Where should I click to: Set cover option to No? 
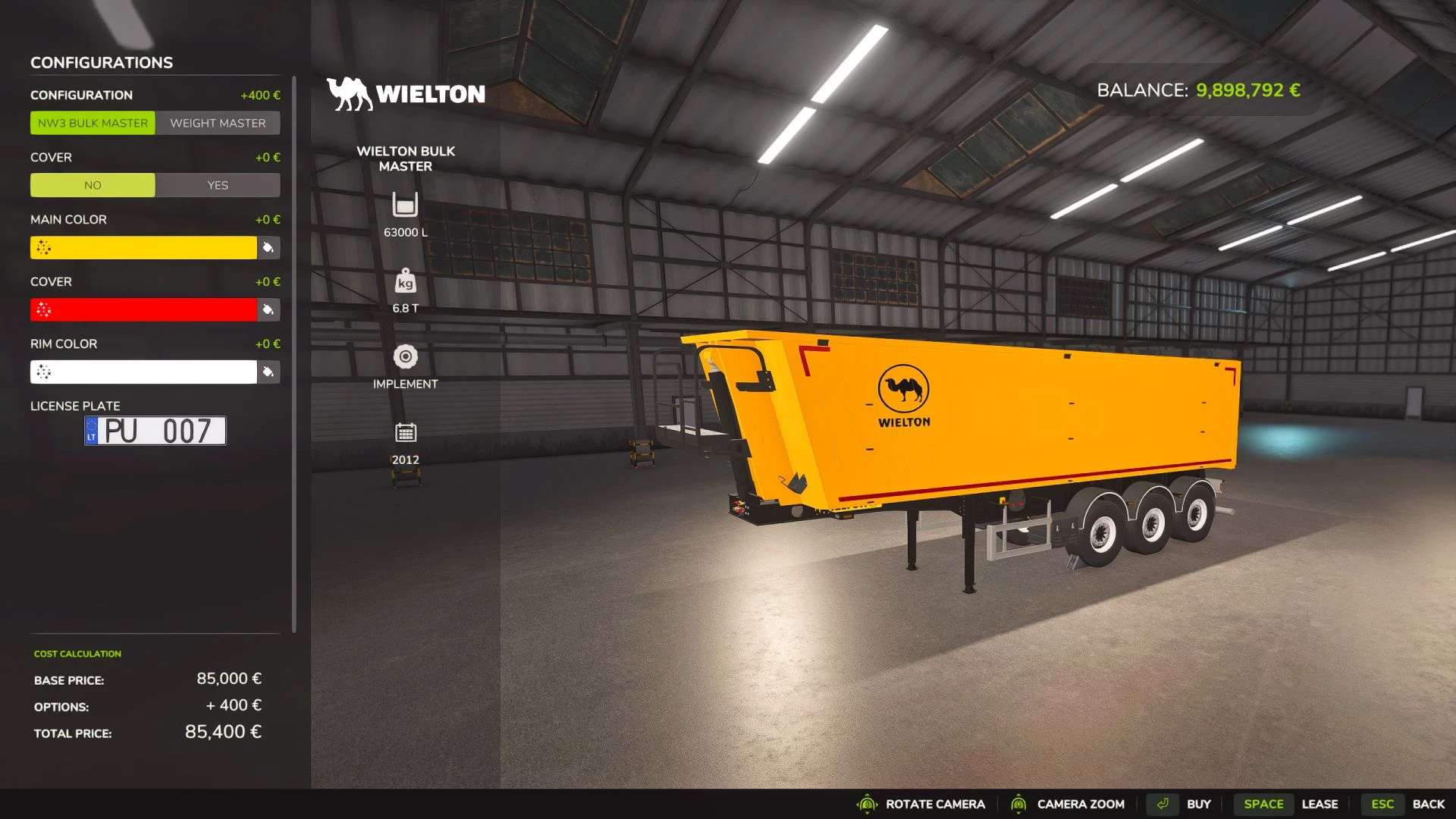click(x=93, y=185)
